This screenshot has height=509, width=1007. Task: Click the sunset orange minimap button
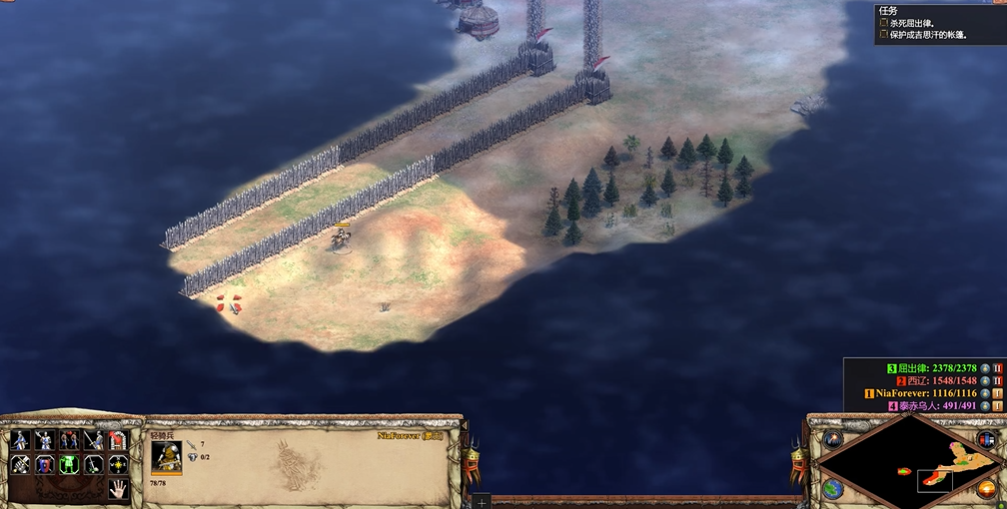point(987,489)
